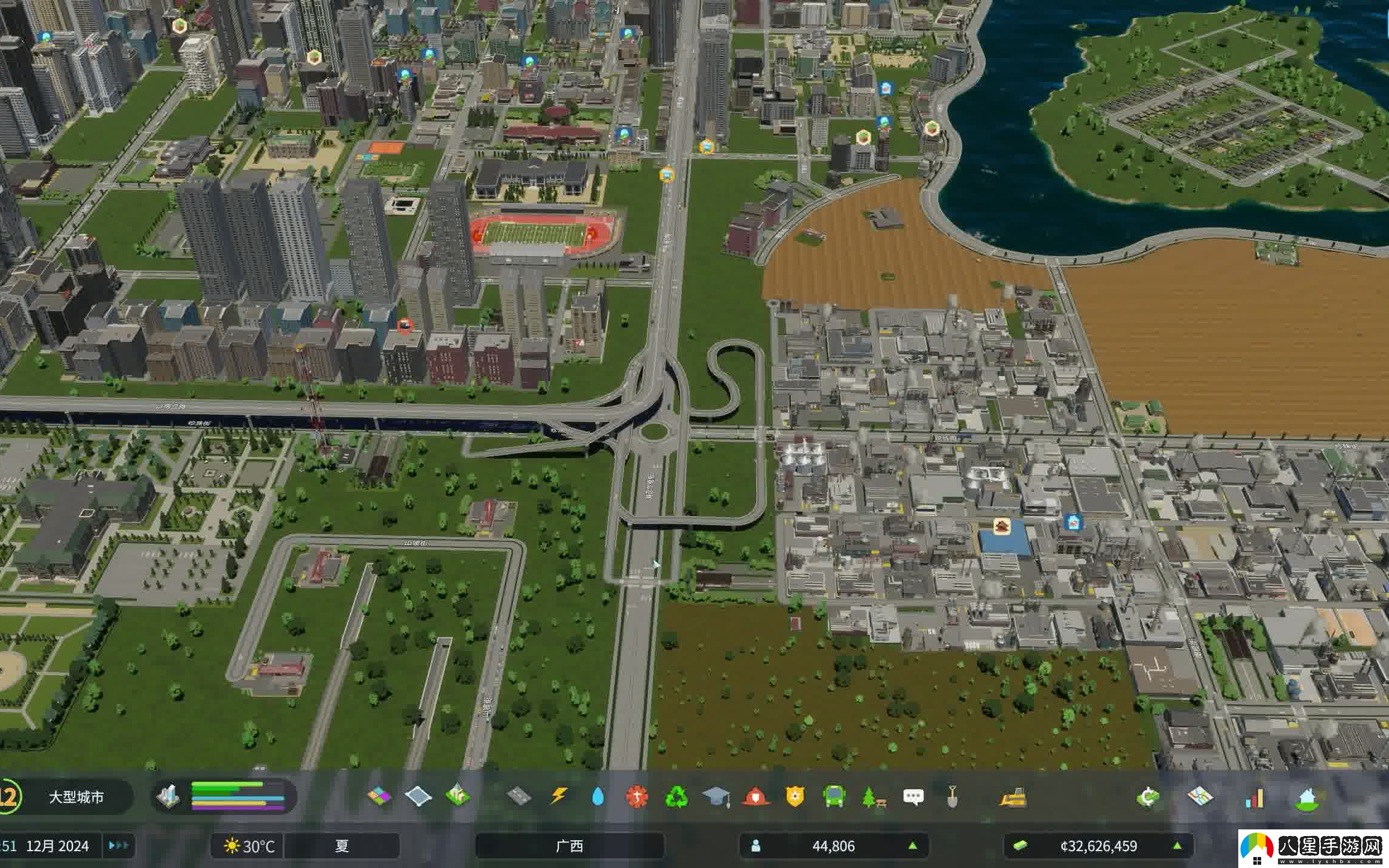Open the city statistics bar chart
Screen dimensions: 1389x868
point(1255,798)
